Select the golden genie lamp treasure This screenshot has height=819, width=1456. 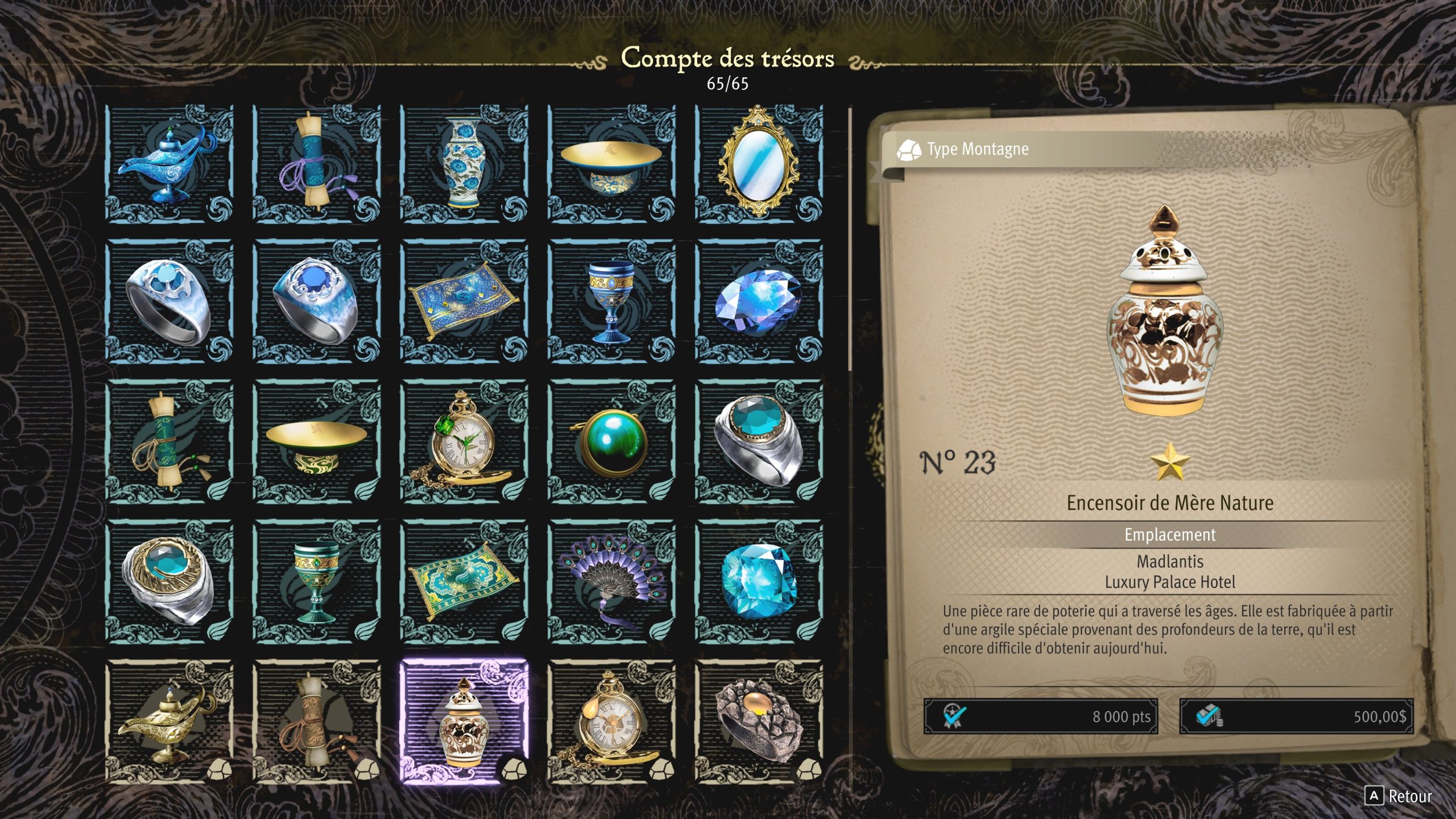169,721
